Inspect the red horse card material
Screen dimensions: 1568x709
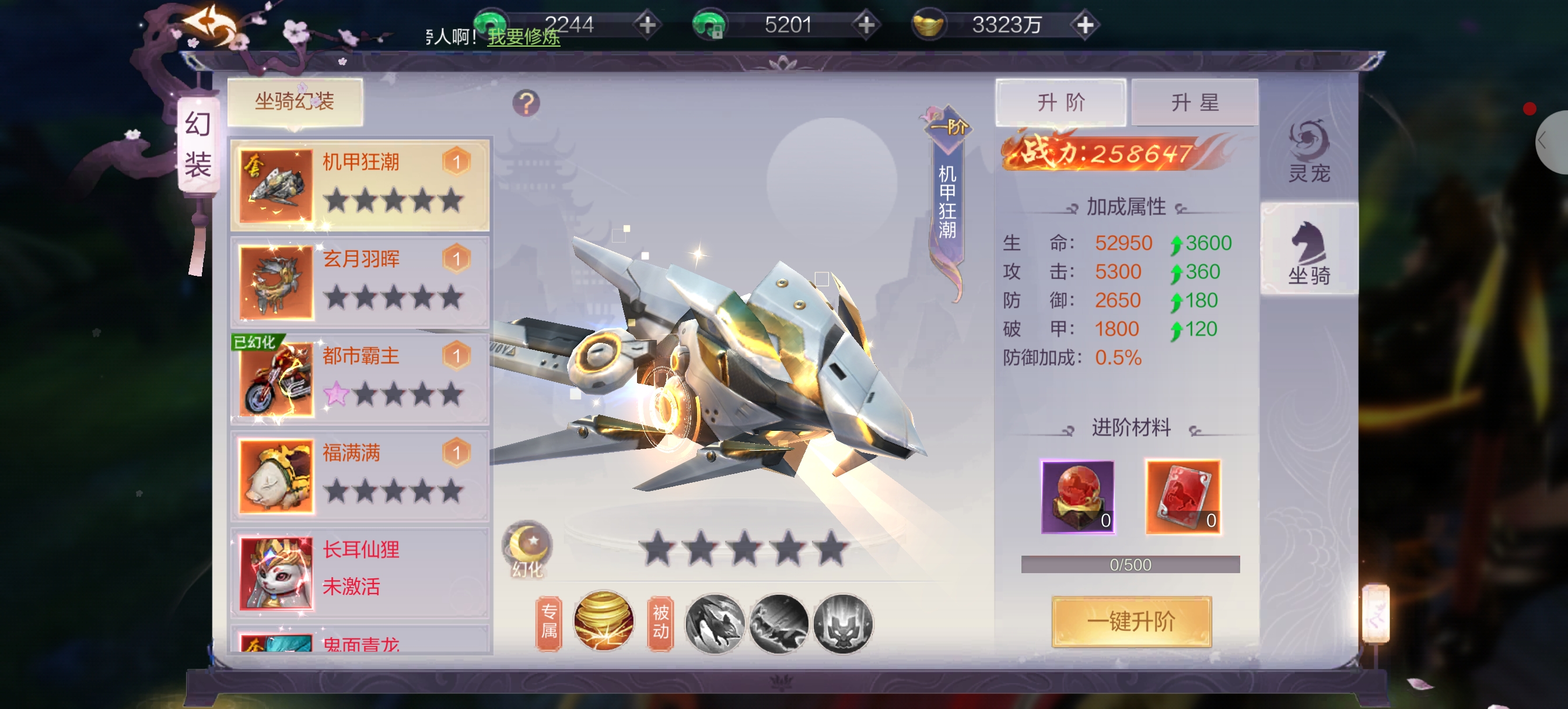(1182, 496)
